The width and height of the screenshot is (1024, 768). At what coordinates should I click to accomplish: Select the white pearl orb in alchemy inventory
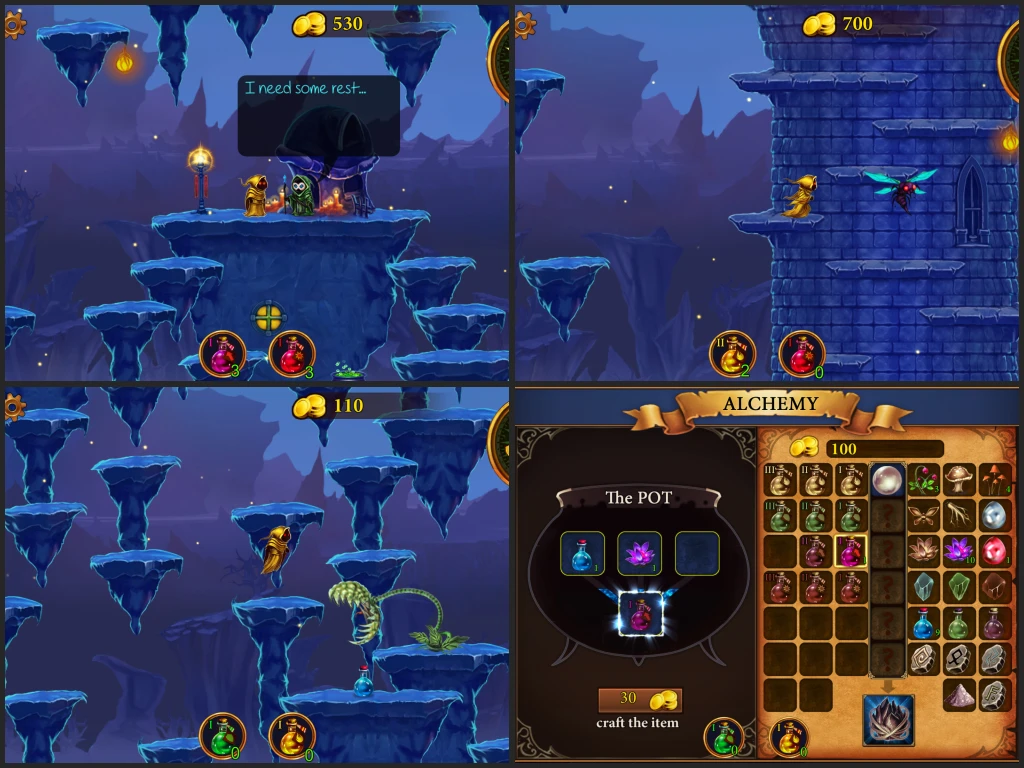[887, 481]
